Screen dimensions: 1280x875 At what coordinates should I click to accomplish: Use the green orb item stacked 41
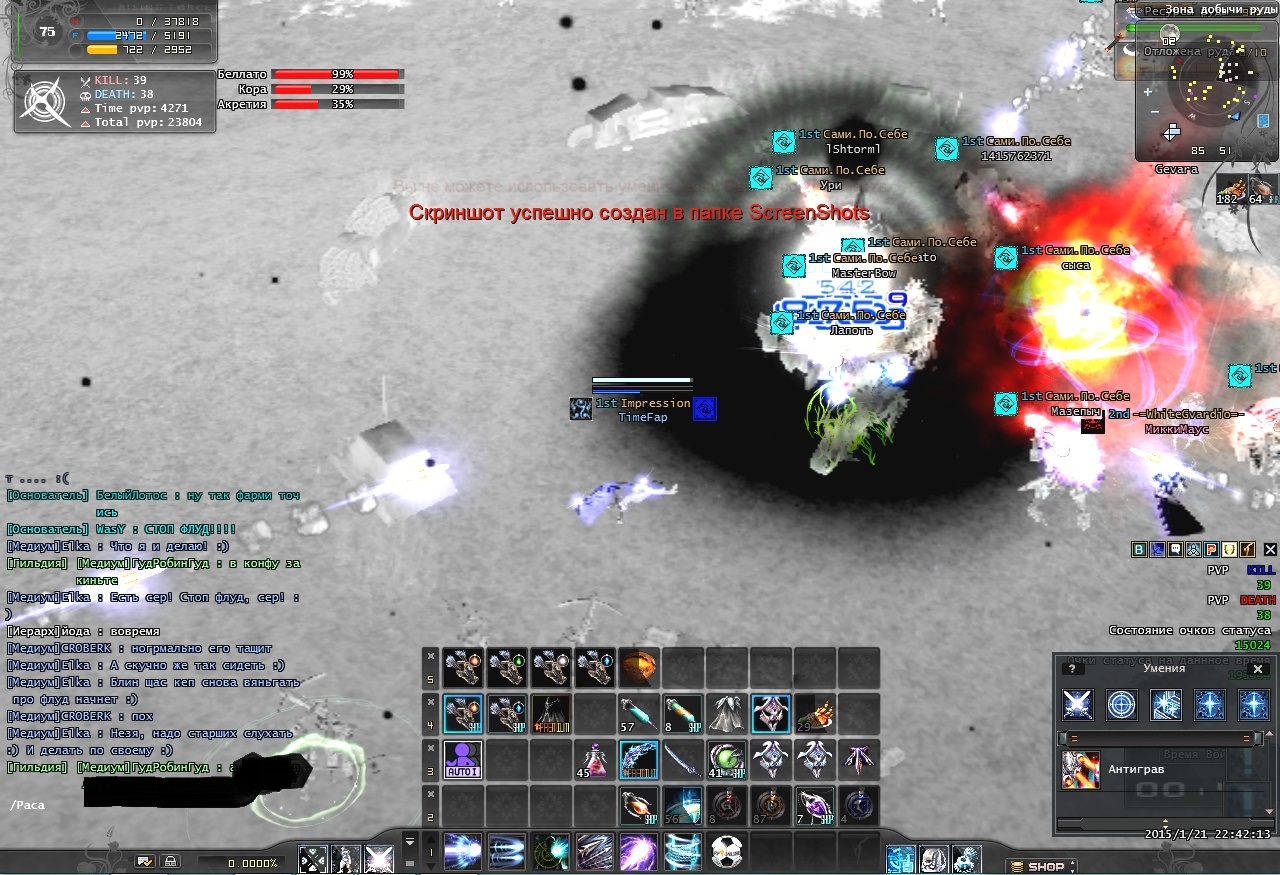pos(726,760)
